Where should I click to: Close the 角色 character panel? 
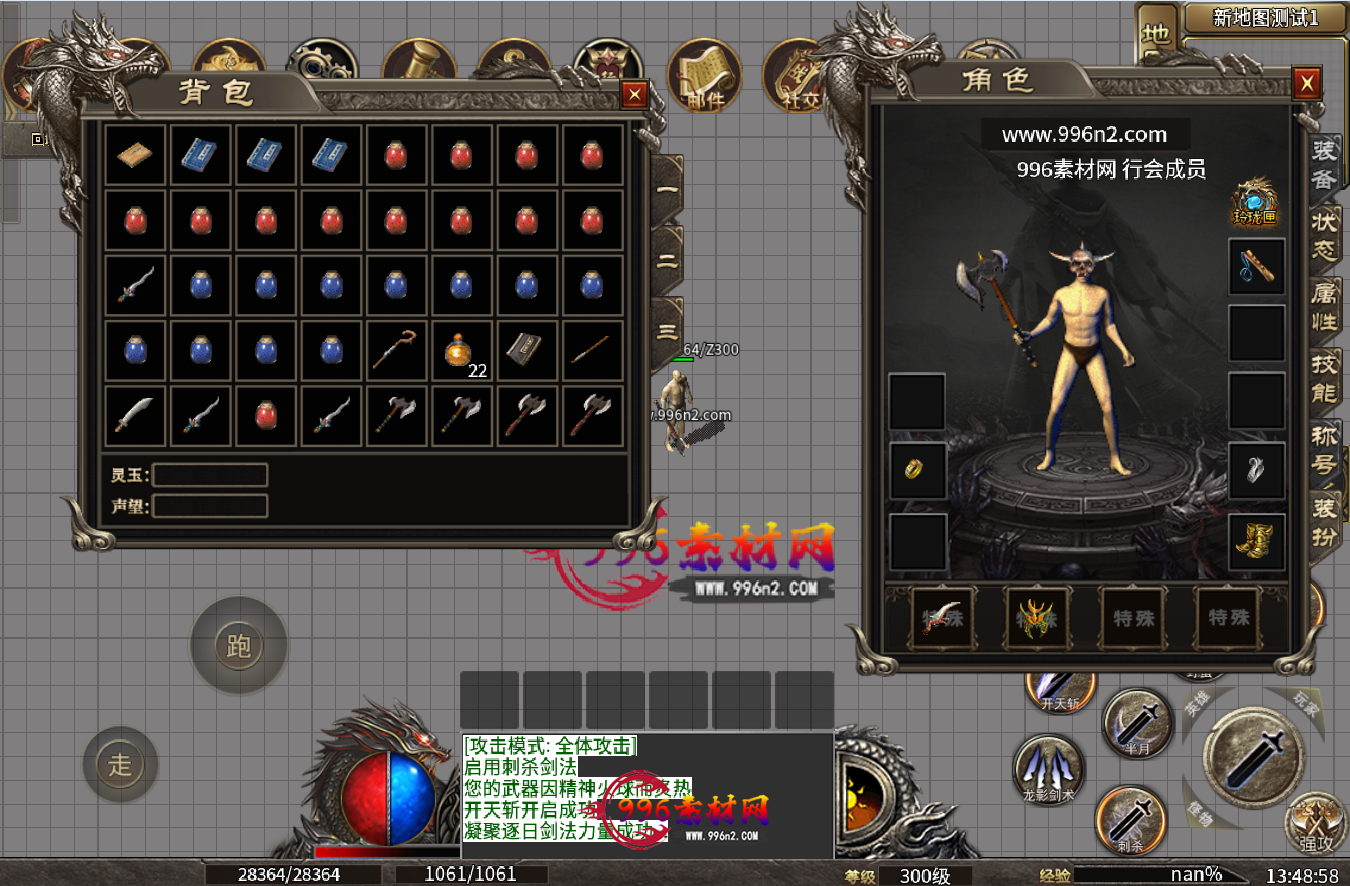[x=1305, y=83]
